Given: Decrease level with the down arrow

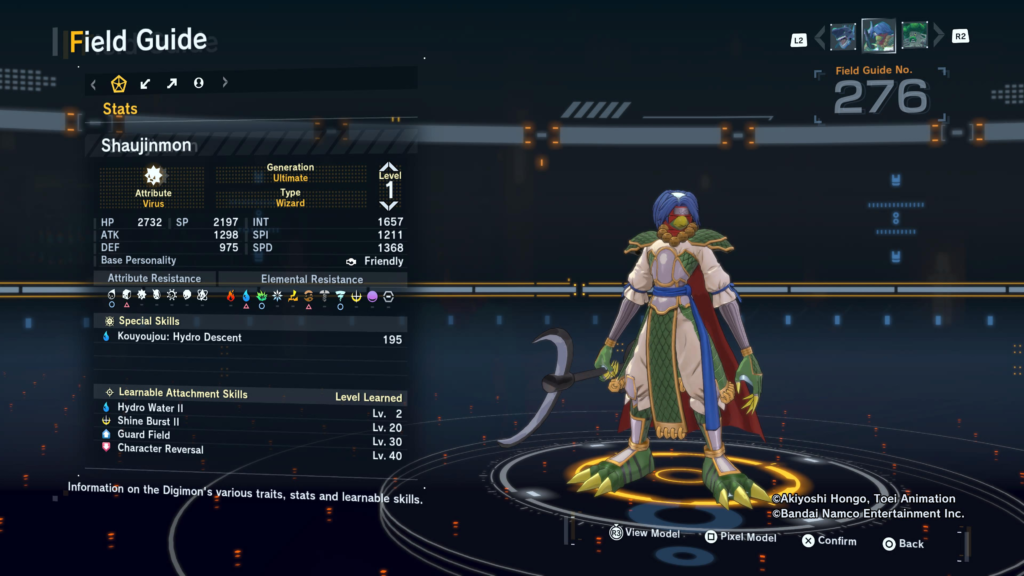Looking at the screenshot, I should pyautogui.click(x=389, y=205).
